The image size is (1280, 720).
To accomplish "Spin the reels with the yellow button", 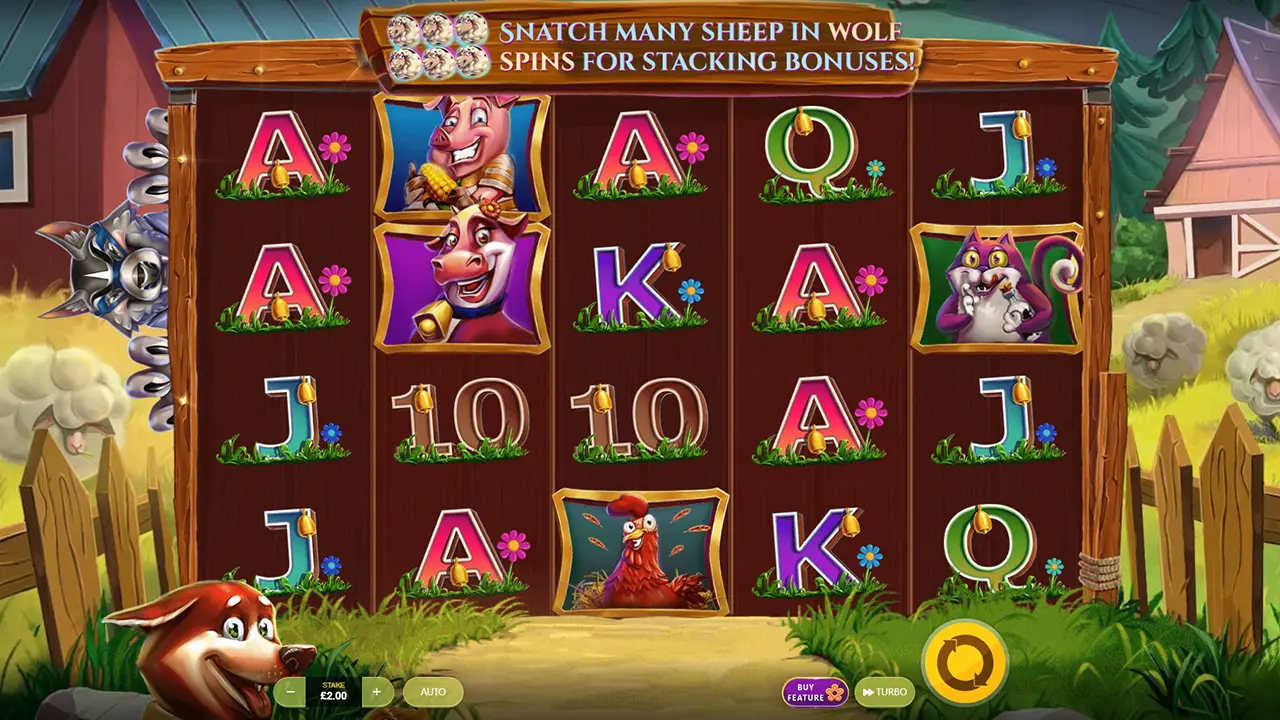I will 964,661.
